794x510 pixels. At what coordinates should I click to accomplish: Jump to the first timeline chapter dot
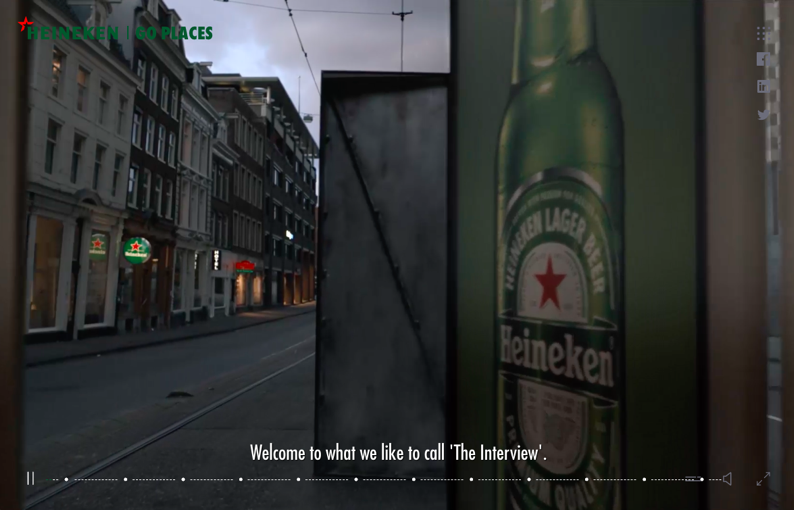(x=67, y=480)
